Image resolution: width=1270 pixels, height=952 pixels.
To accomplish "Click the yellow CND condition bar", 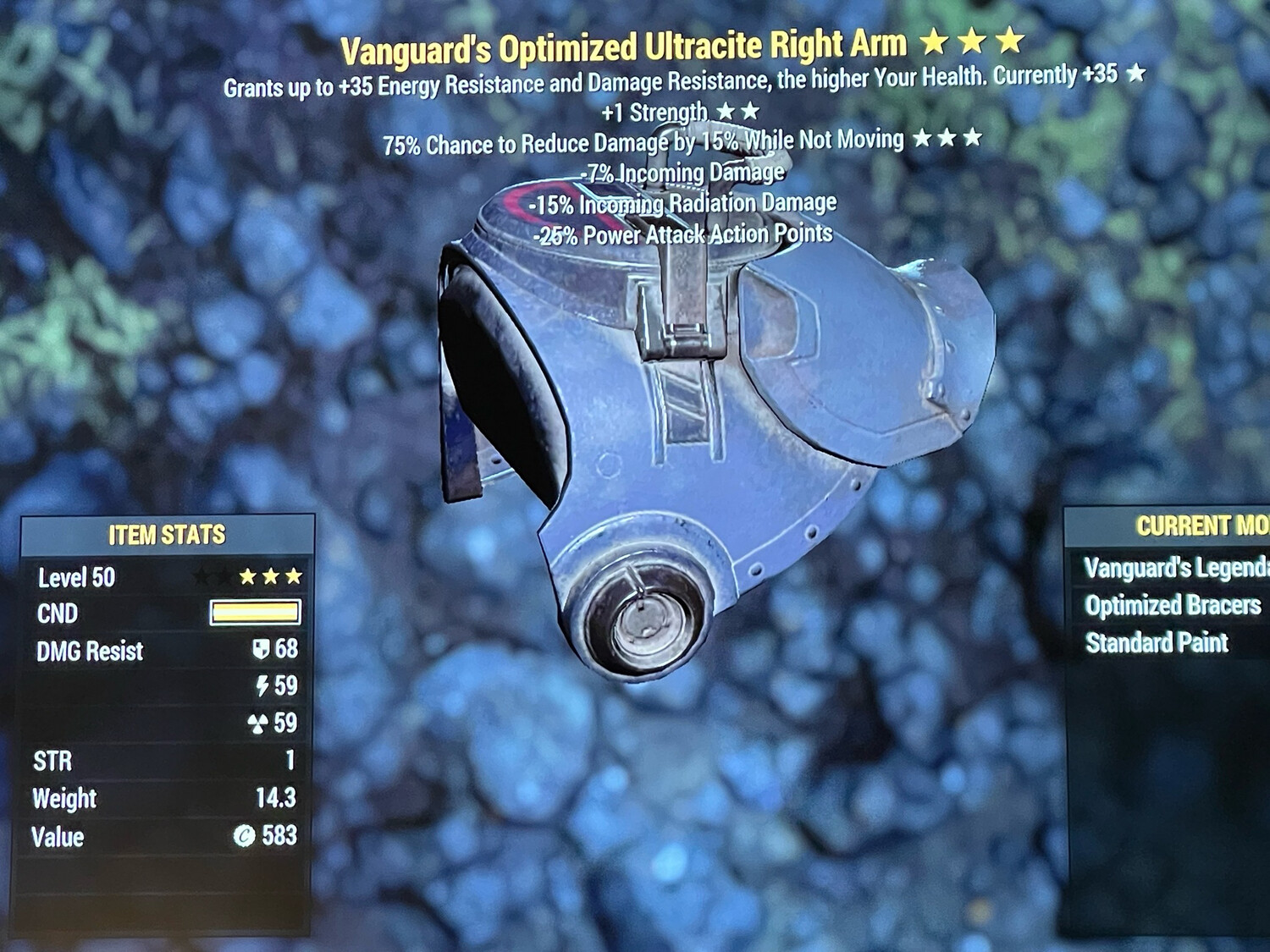I will 254,613.
